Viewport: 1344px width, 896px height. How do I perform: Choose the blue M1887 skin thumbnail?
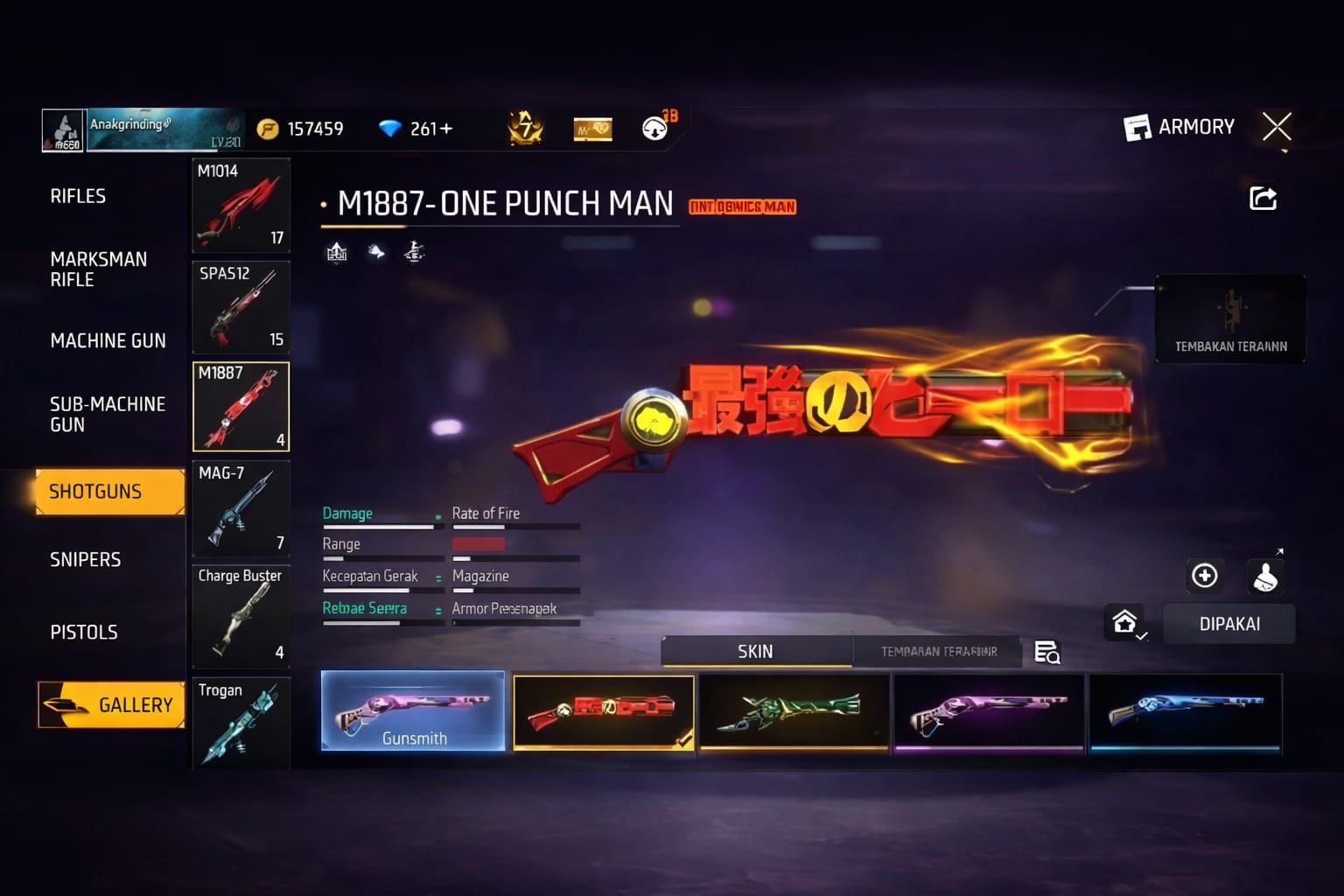pyautogui.click(x=1185, y=711)
